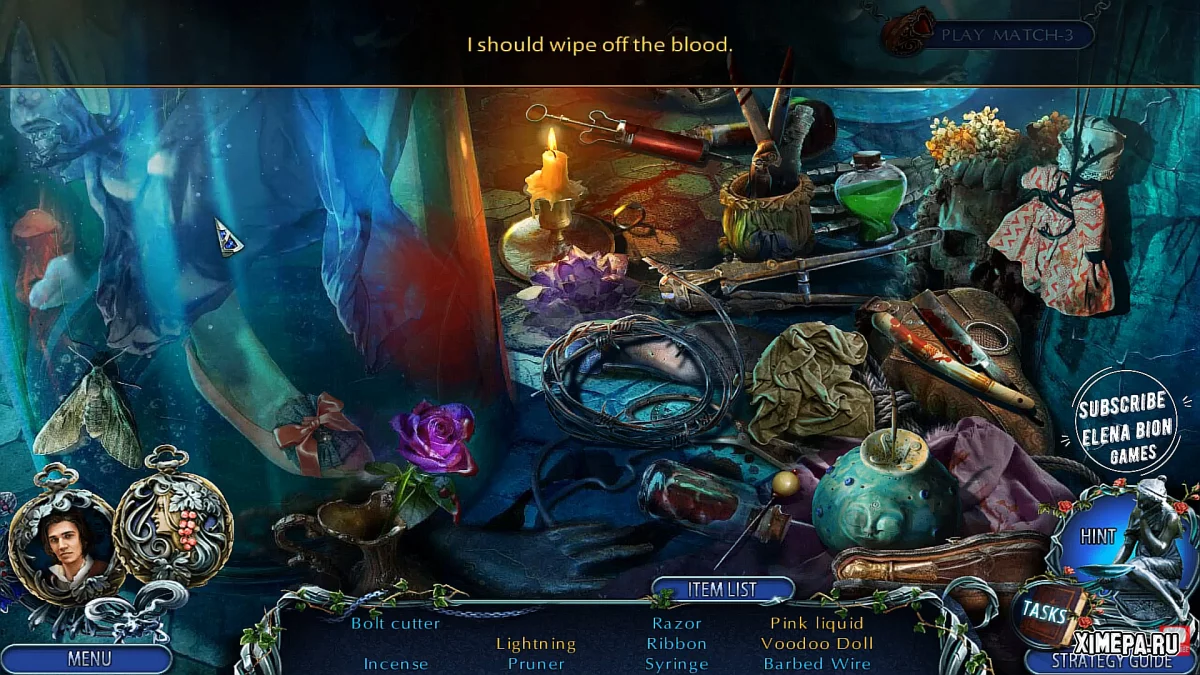Open the Strategy Guide

[x=1110, y=661]
